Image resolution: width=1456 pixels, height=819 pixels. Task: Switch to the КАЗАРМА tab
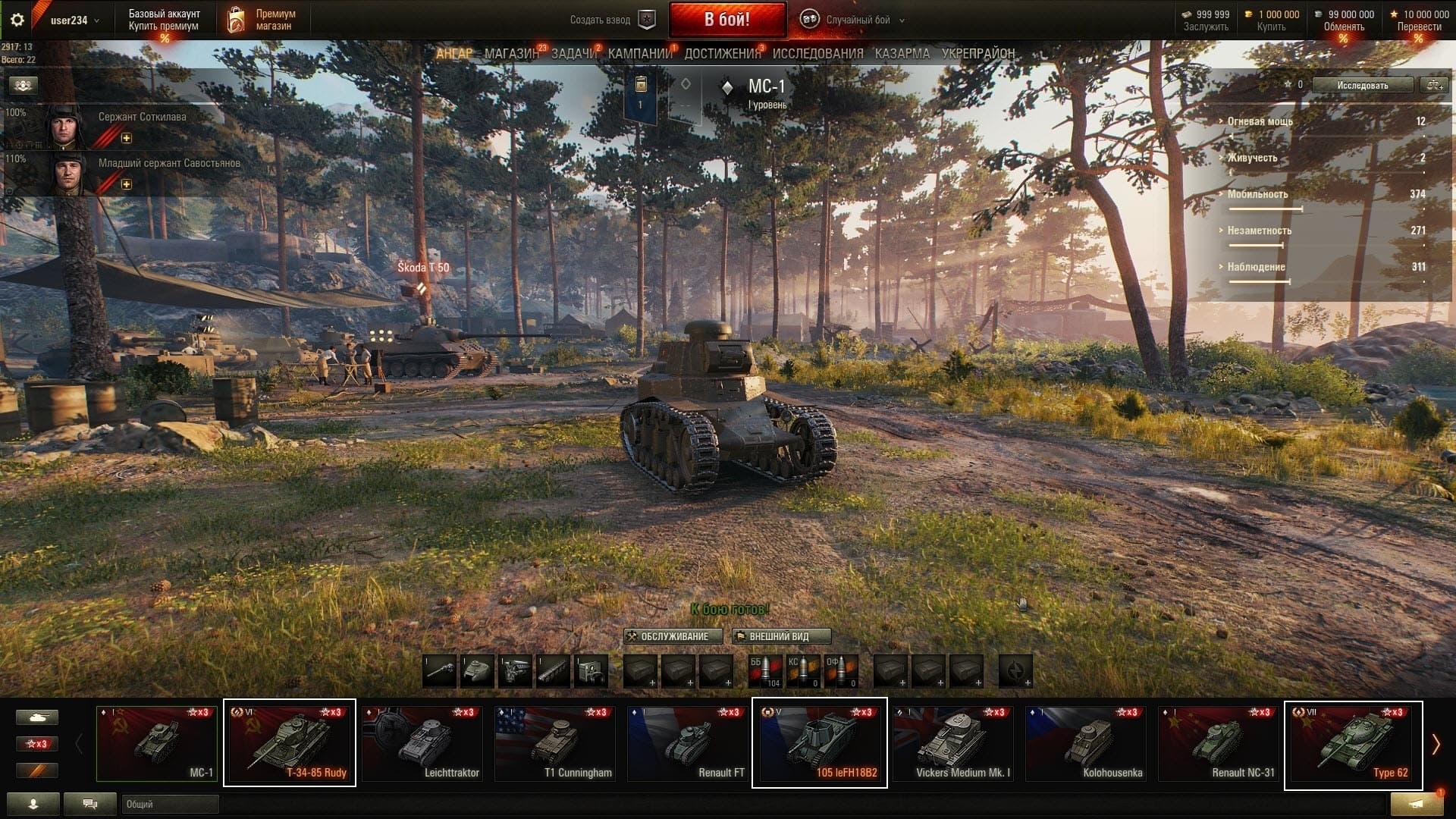(x=902, y=54)
